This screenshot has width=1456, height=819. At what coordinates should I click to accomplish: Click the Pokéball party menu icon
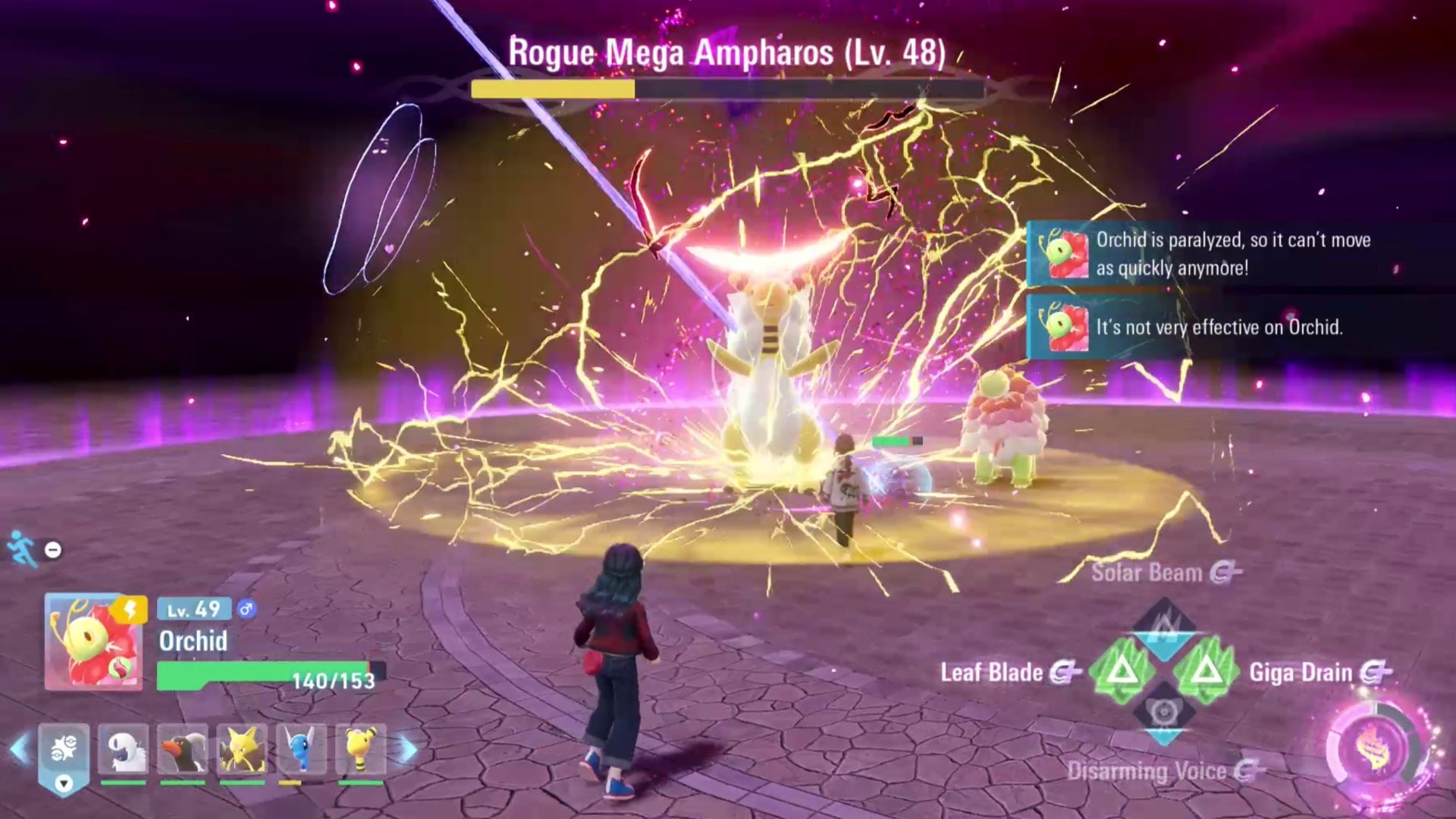click(62, 745)
